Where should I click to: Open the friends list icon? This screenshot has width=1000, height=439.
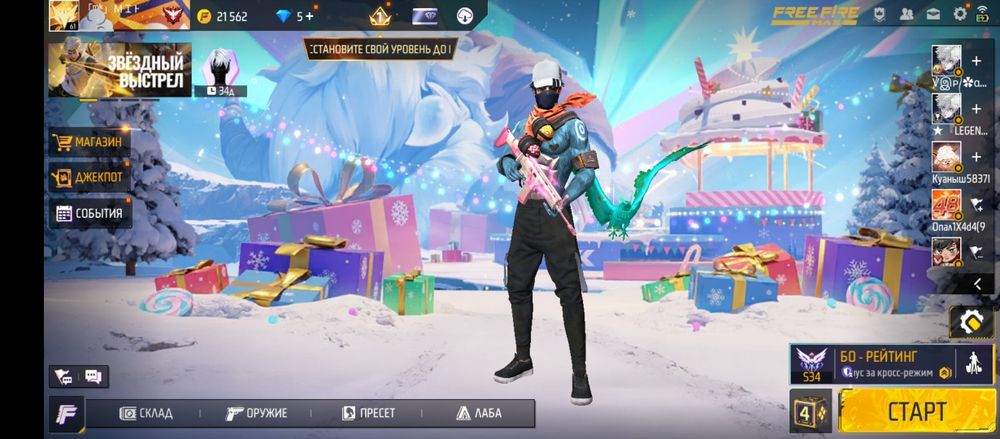(x=906, y=15)
